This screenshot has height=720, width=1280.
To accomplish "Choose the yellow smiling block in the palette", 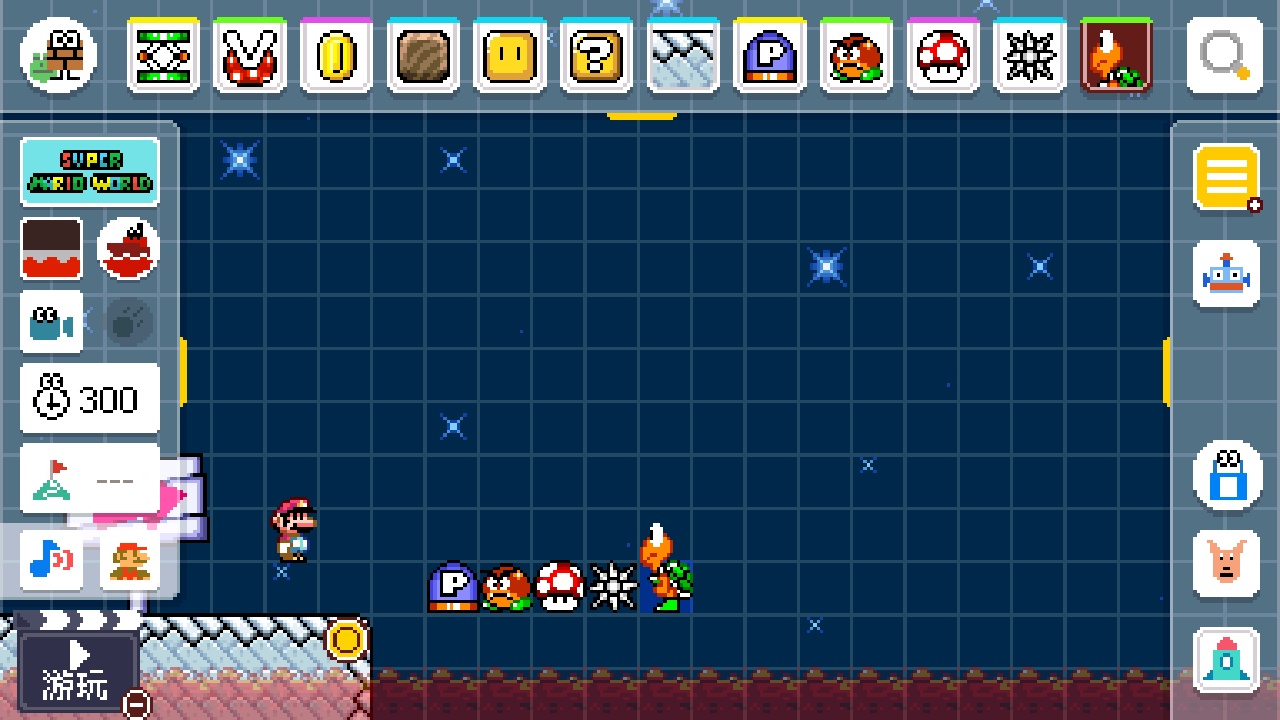I will pos(510,55).
